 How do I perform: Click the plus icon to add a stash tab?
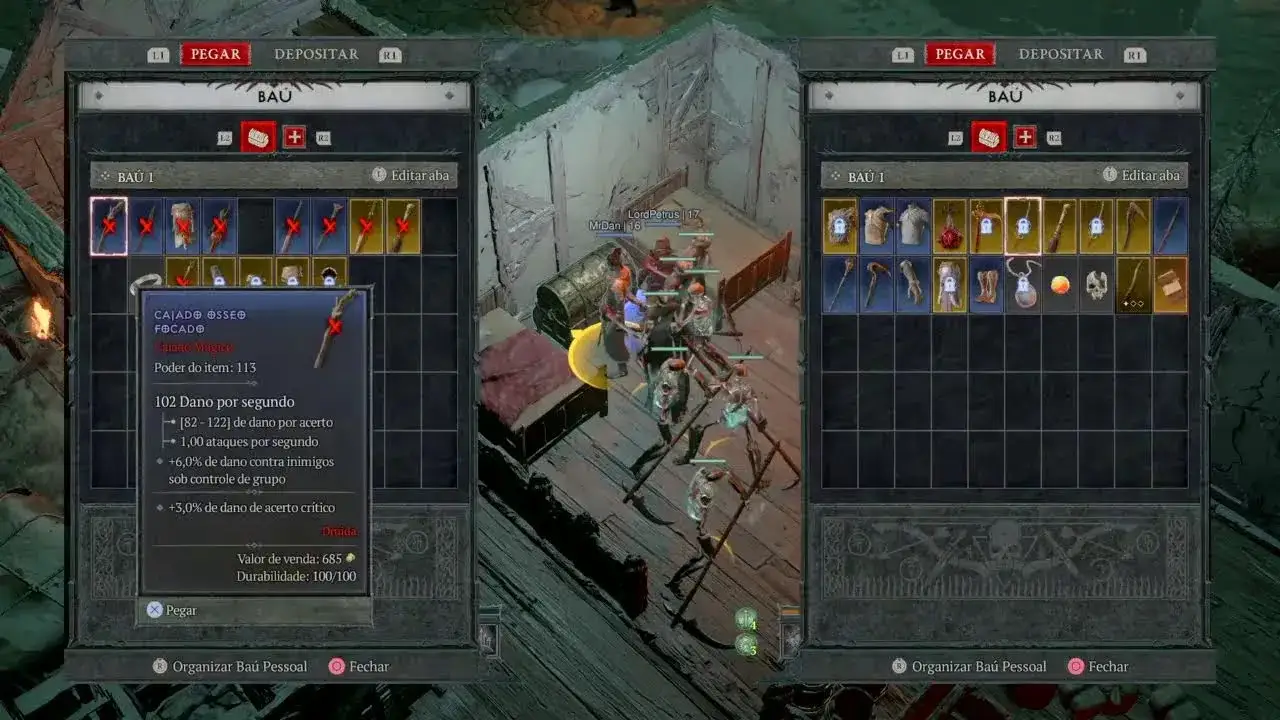294,137
